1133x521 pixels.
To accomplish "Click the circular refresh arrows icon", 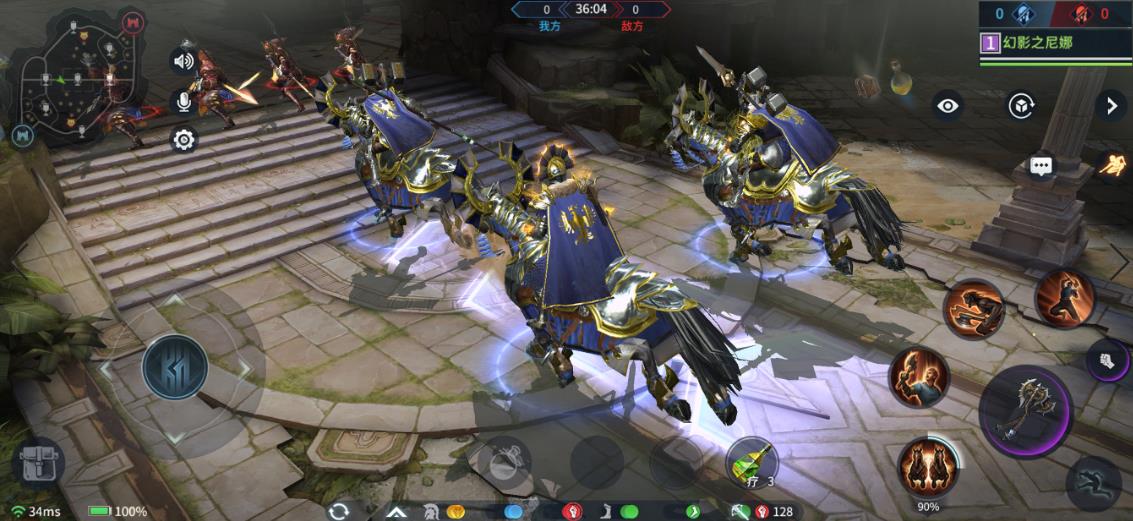I will [x=339, y=511].
